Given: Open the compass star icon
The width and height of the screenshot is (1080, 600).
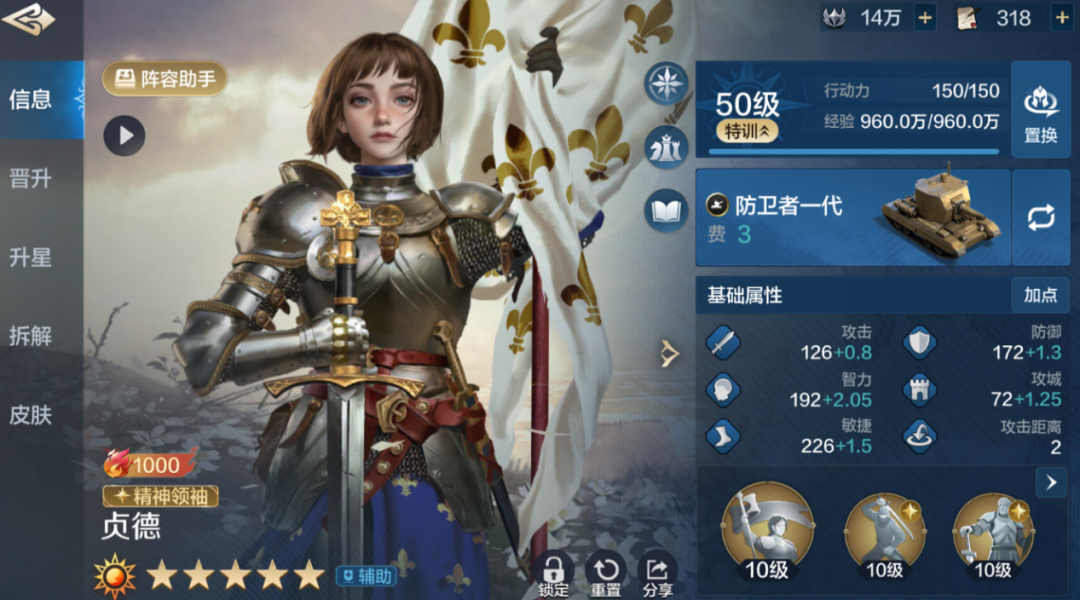Looking at the screenshot, I should click(666, 82).
